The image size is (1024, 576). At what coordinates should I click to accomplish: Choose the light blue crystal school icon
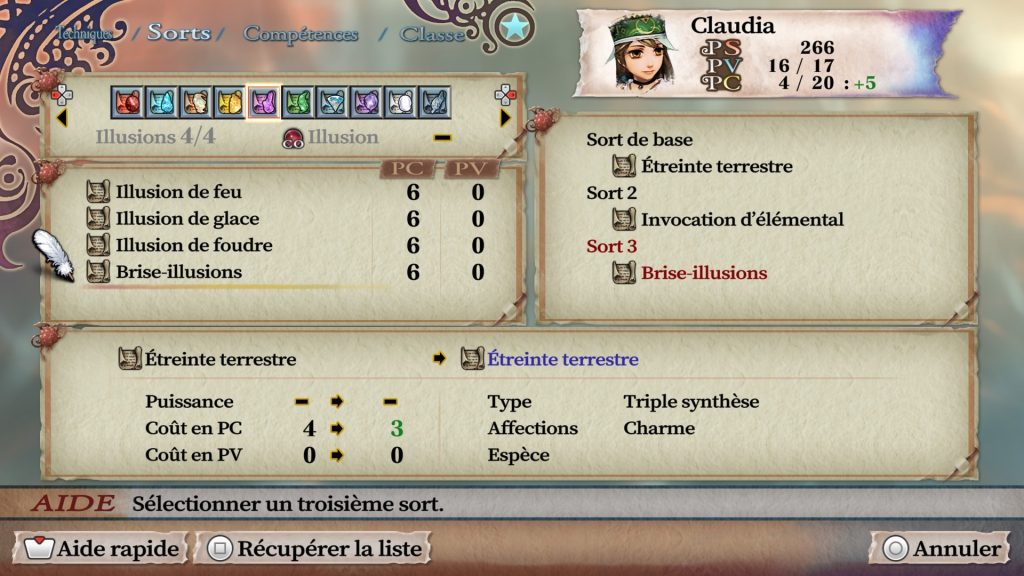tap(162, 101)
